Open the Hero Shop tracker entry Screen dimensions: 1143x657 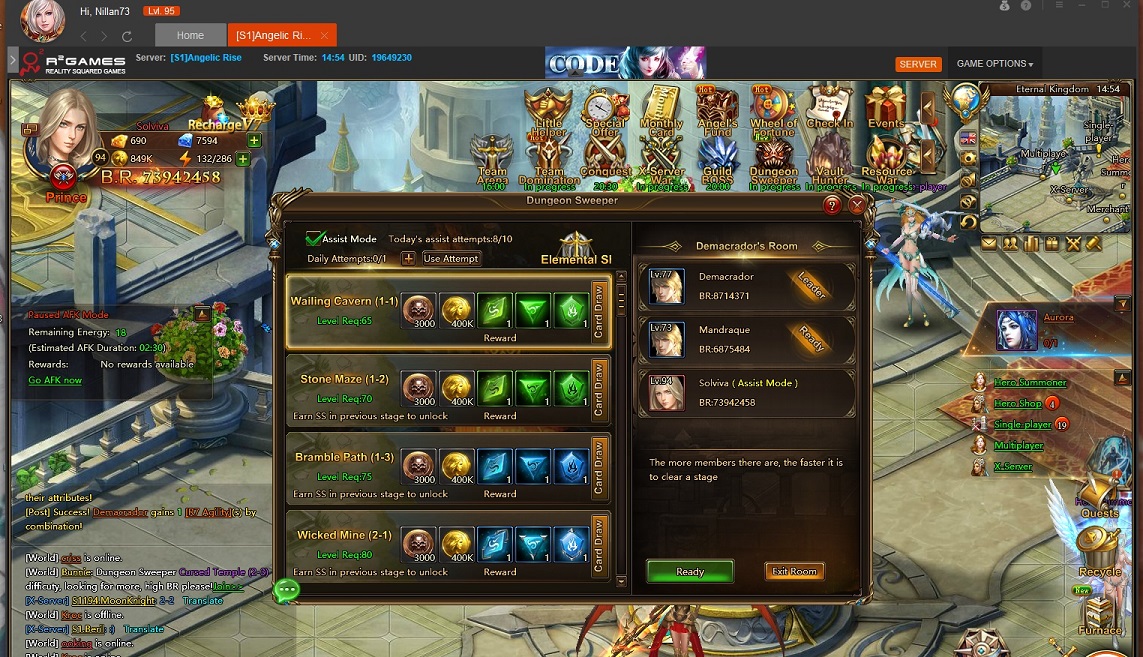point(1017,403)
